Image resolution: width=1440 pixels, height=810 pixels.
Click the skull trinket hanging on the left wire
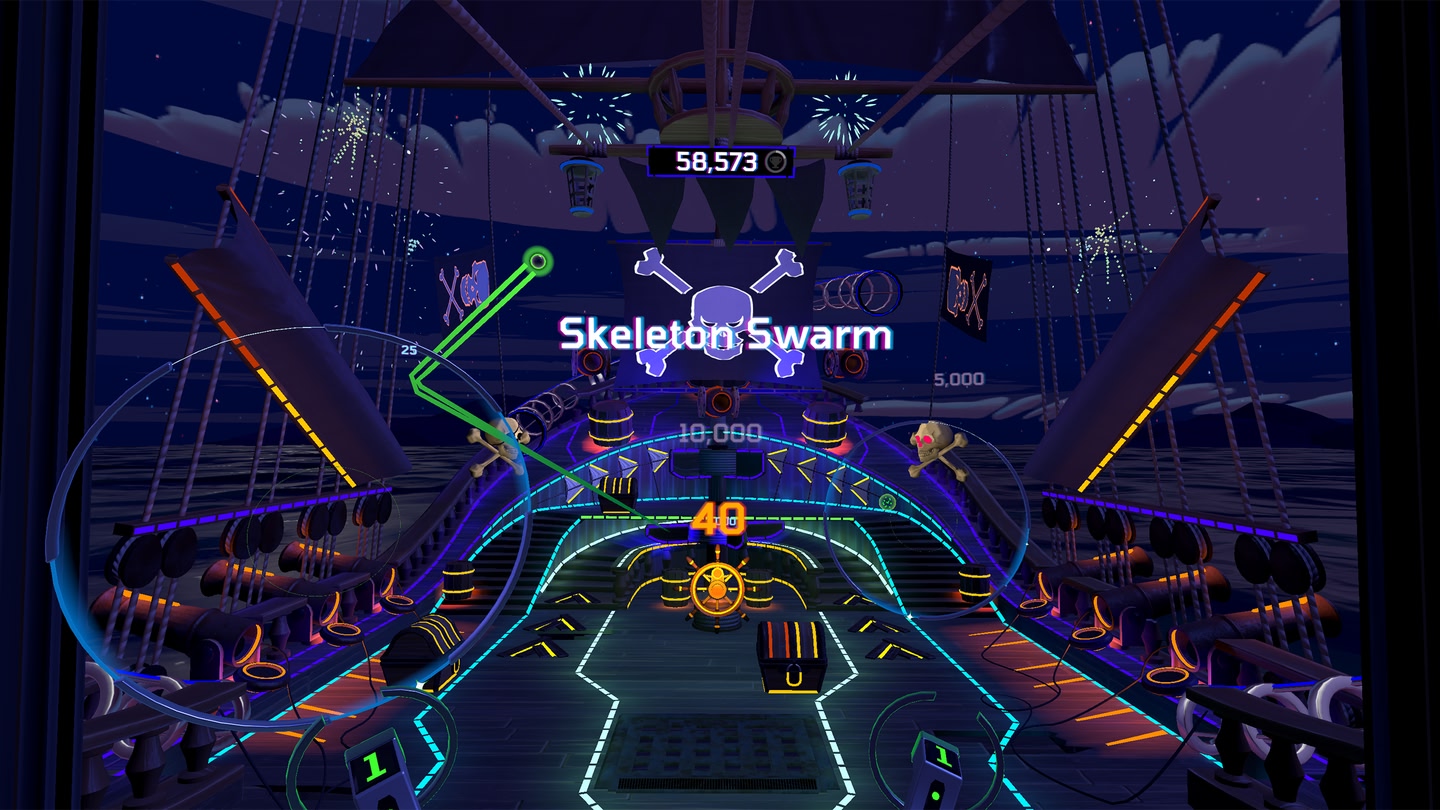point(500,440)
